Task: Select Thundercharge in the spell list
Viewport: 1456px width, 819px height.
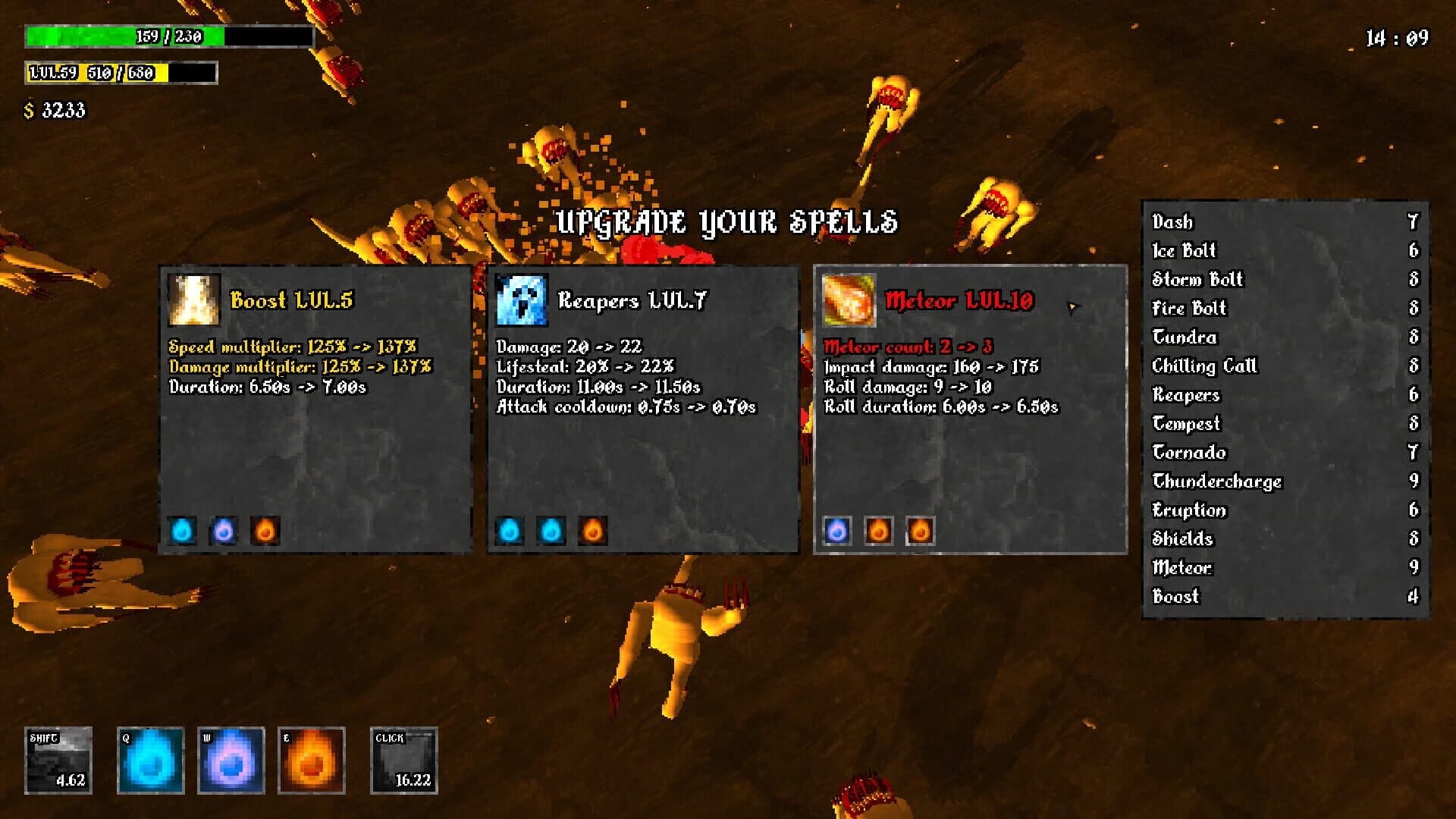Action: (x=1216, y=482)
